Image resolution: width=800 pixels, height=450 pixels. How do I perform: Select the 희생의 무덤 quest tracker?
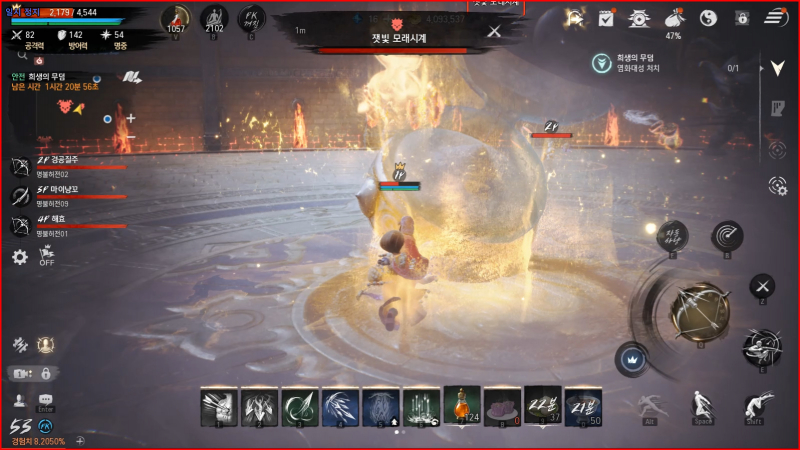pos(640,64)
